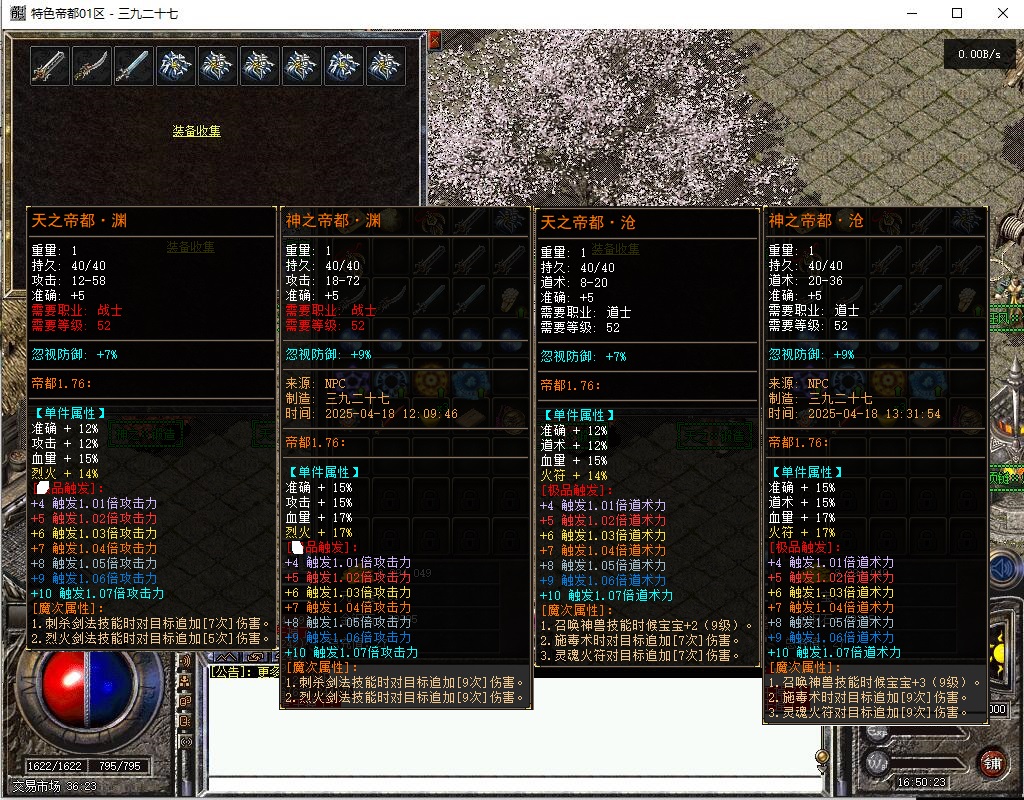Select the first ornate sword slot
The image size is (1024, 800).
pyautogui.click(x=49, y=66)
